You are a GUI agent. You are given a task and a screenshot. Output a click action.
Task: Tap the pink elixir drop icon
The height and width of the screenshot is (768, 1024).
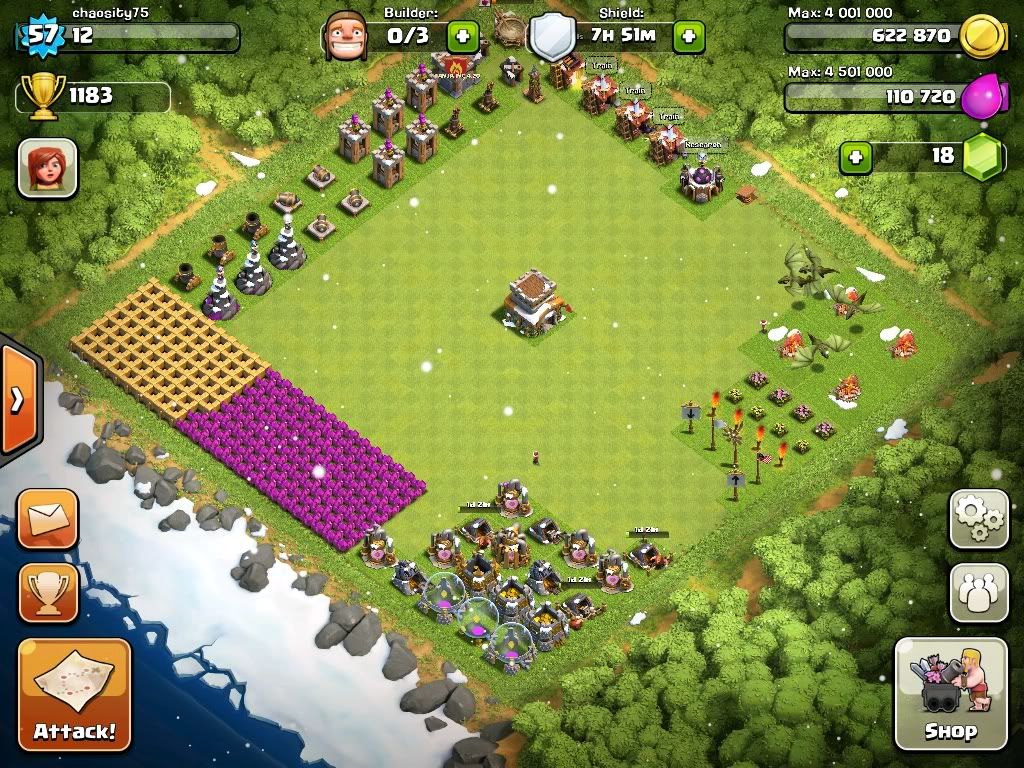coord(983,97)
